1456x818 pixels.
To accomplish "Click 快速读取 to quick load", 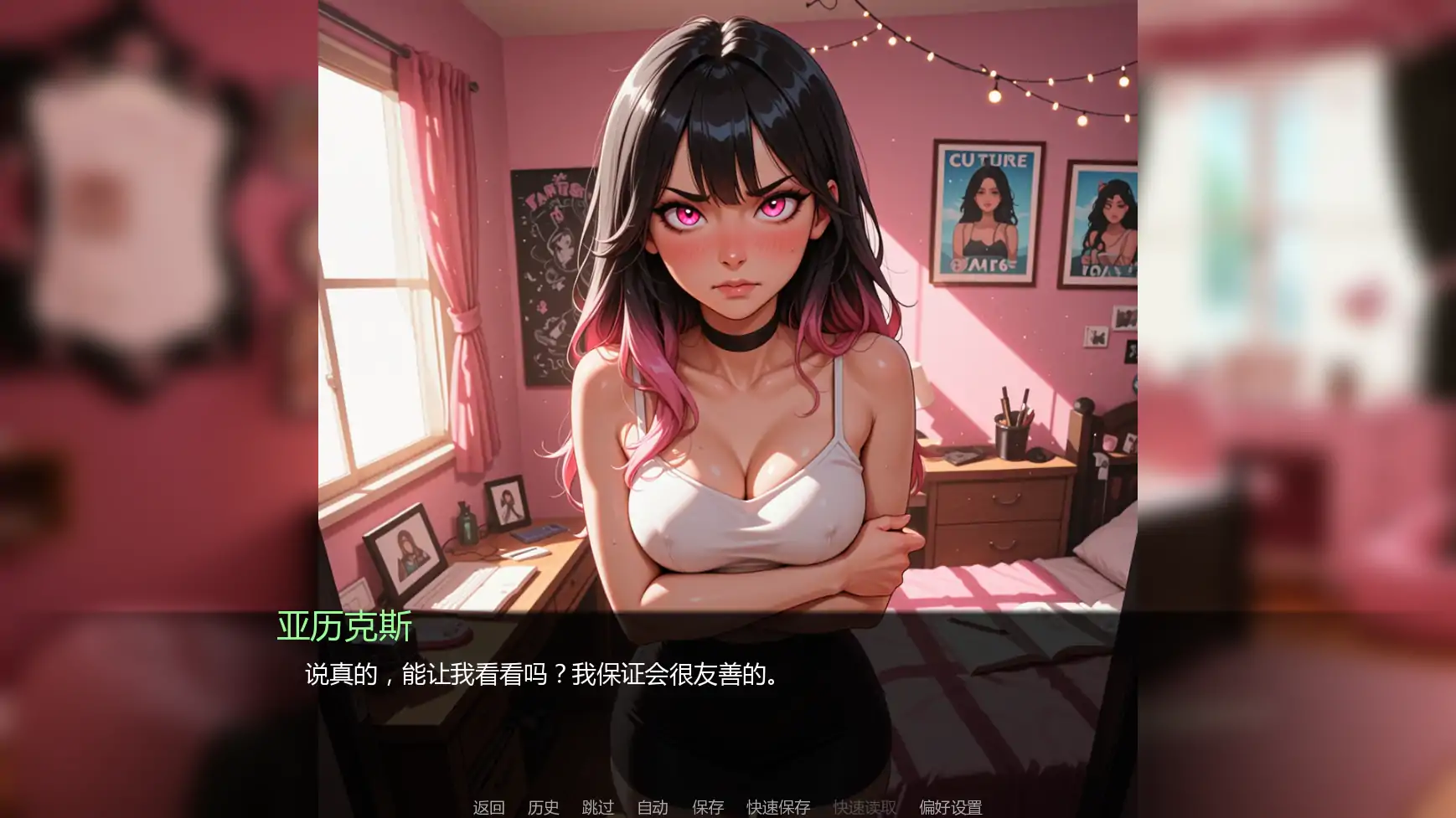I will click(865, 809).
